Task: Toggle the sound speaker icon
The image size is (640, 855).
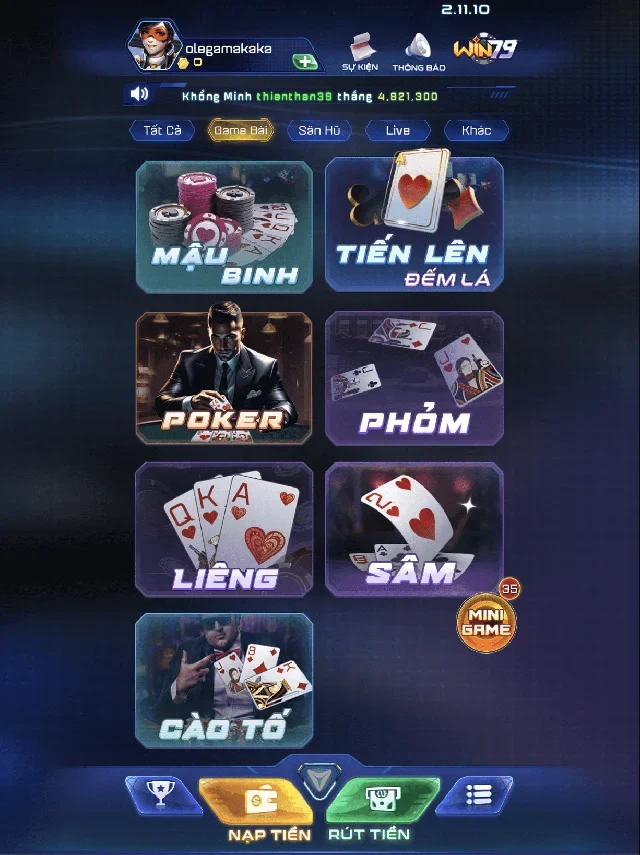Action: point(139,95)
